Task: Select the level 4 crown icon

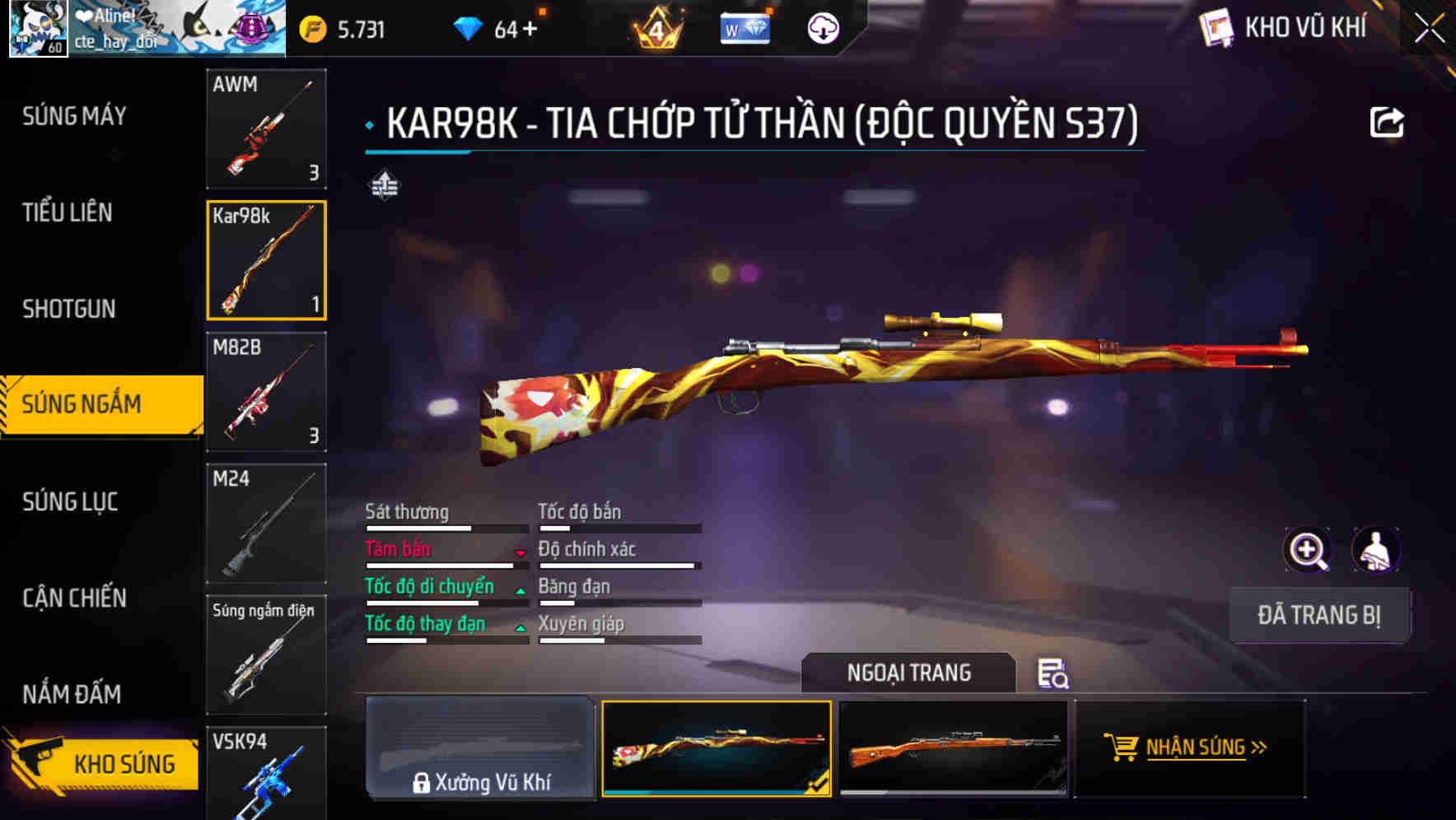Action: coord(657,27)
